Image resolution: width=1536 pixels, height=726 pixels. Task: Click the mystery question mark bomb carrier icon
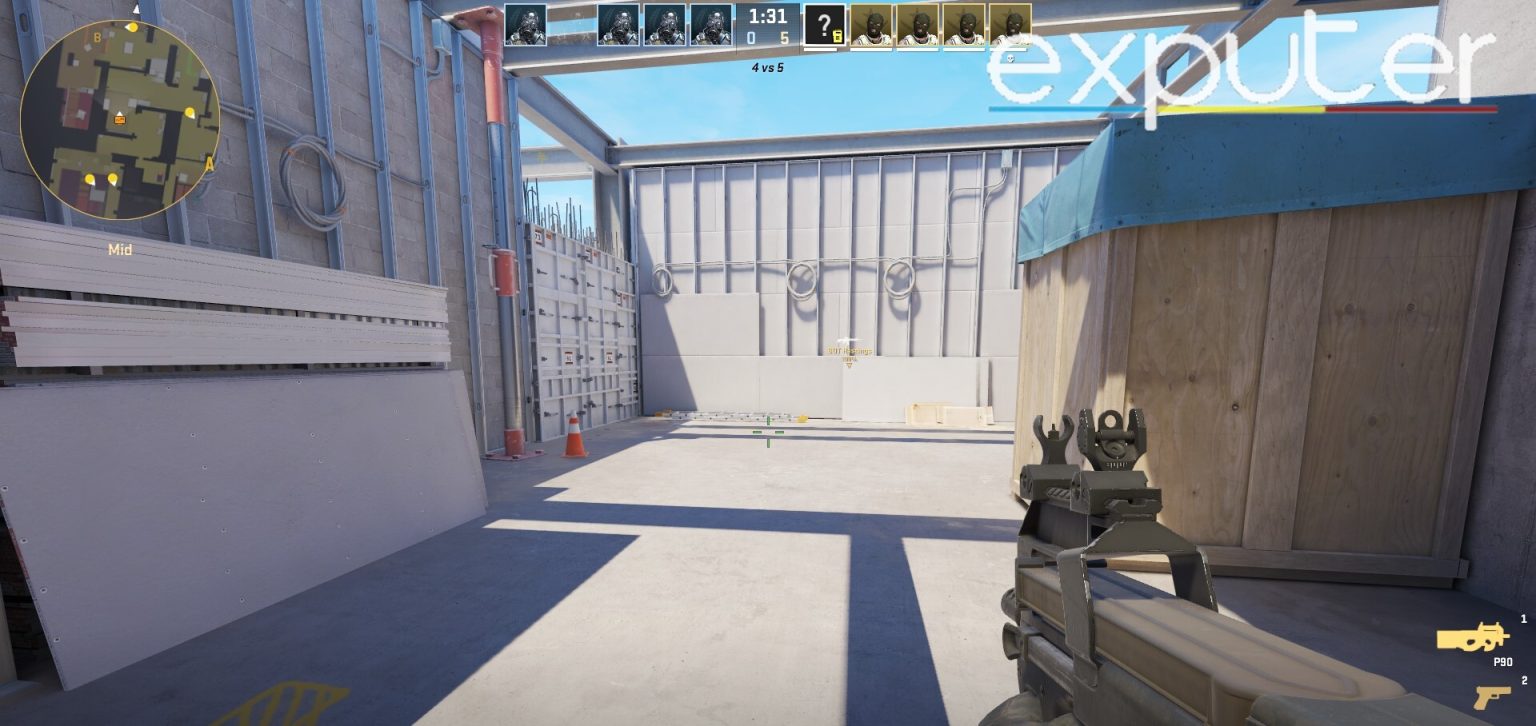(823, 22)
